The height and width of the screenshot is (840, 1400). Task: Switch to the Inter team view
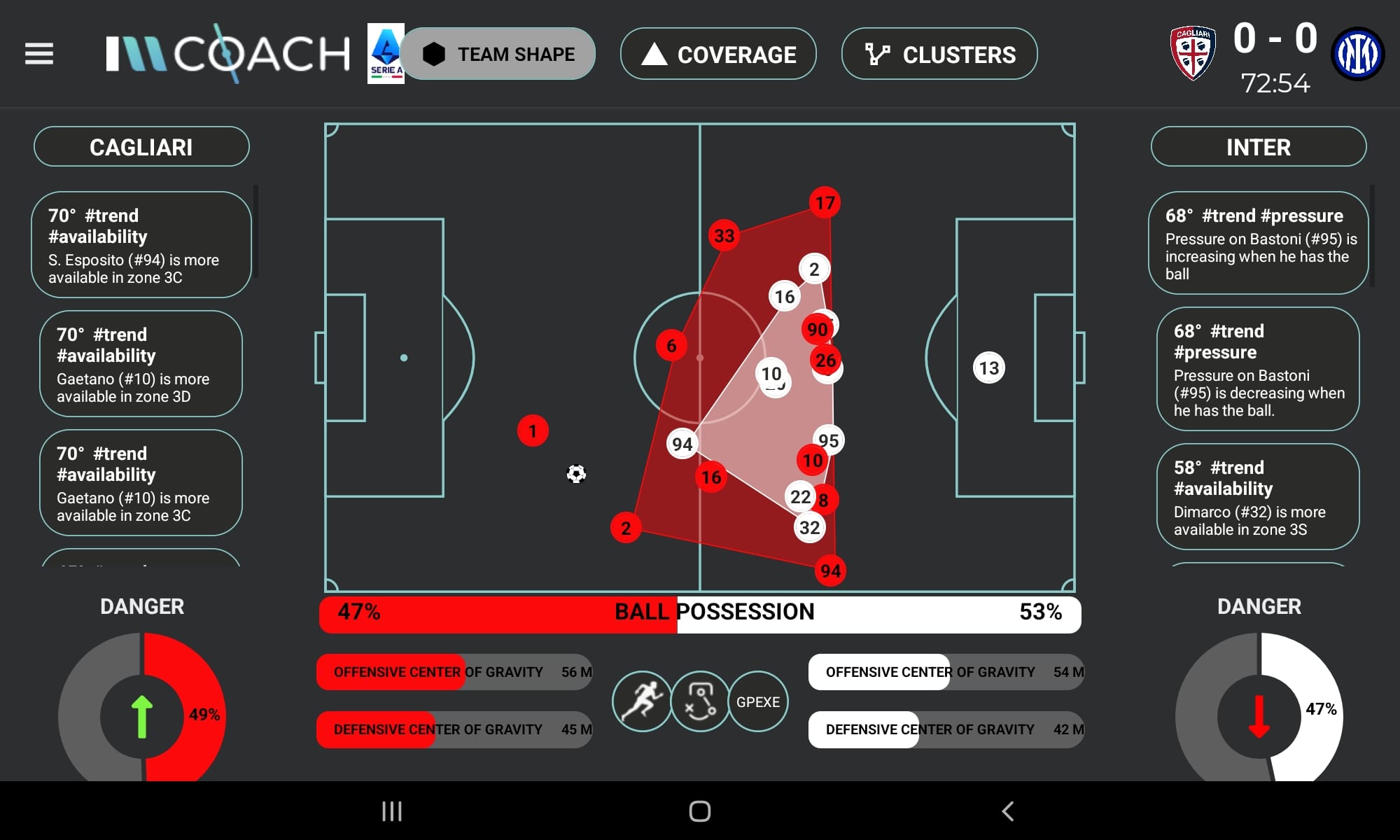pos(1258,147)
